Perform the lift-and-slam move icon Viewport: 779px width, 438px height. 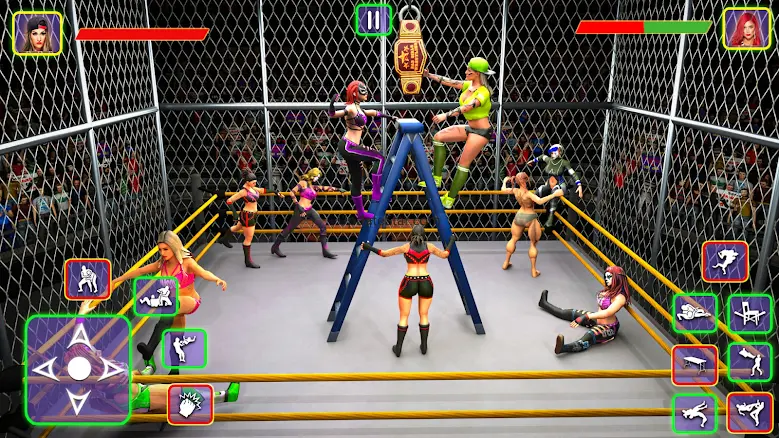184,349
